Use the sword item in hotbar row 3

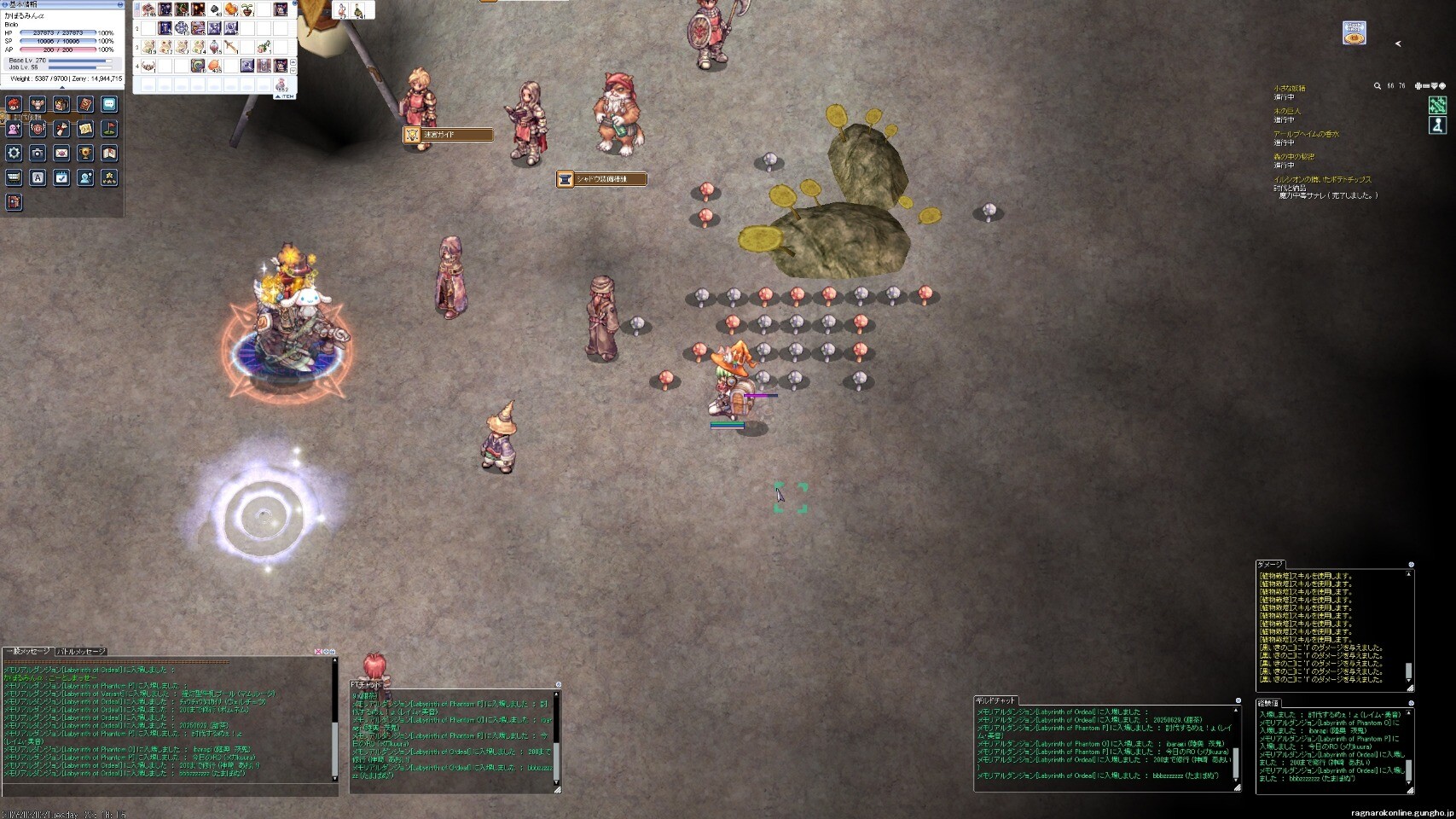pyautogui.click(x=230, y=47)
